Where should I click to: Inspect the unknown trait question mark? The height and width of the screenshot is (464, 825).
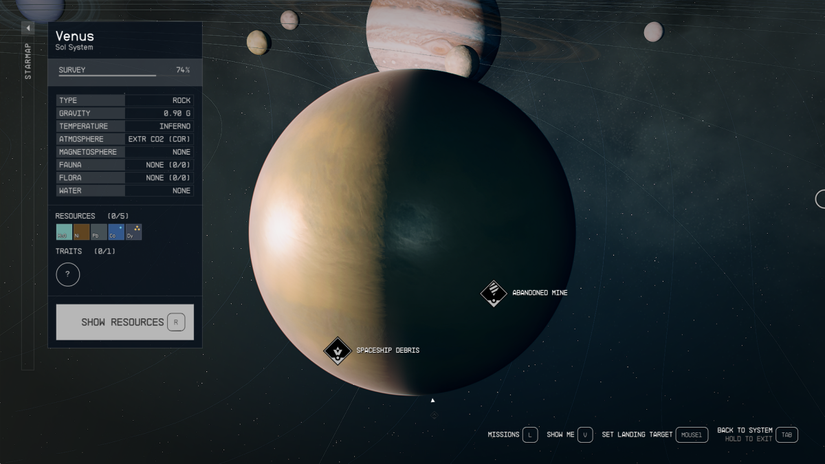pos(68,274)
